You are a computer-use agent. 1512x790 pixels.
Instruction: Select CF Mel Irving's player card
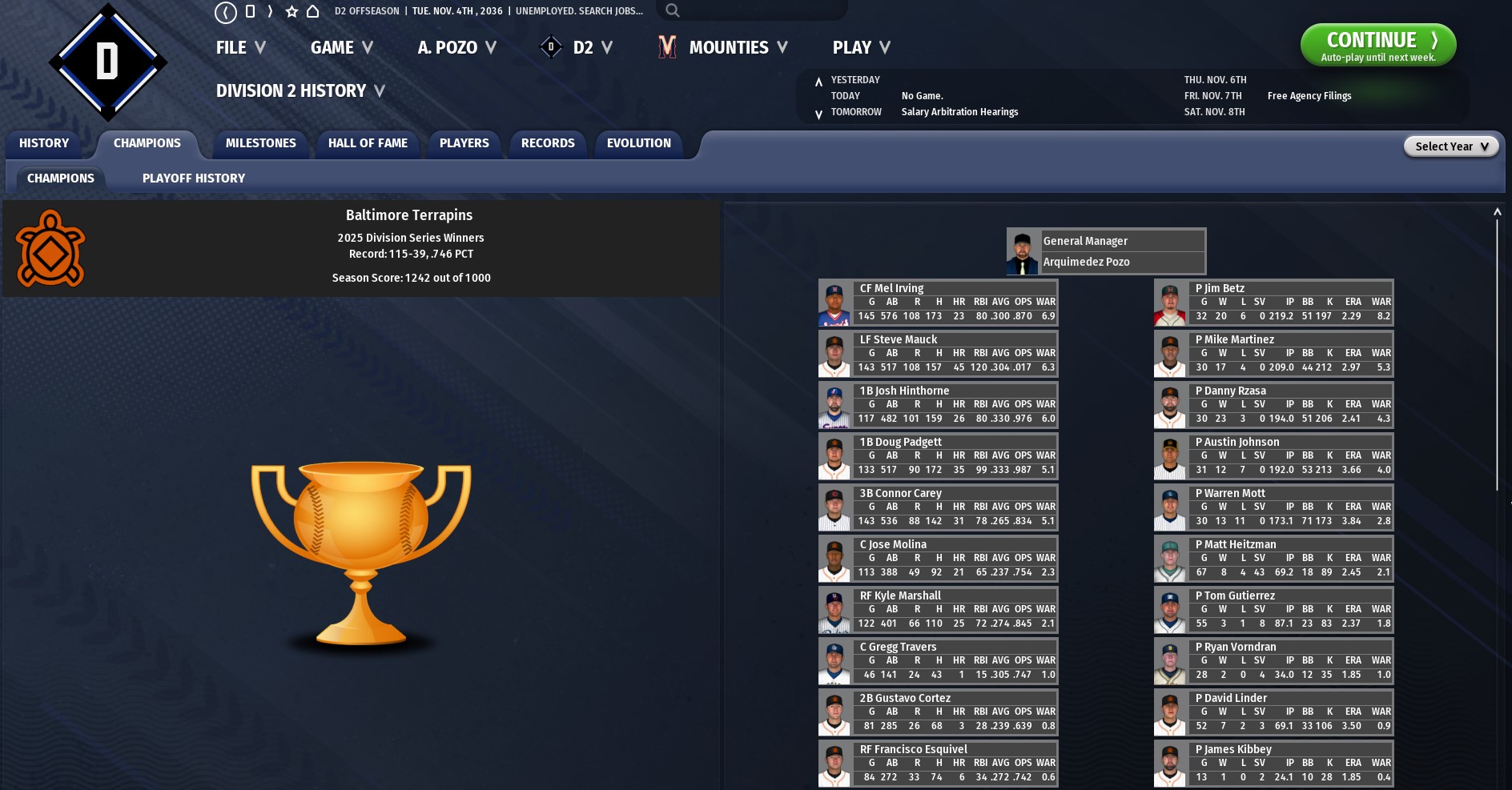pyautogui.click(x=938, y=303)
